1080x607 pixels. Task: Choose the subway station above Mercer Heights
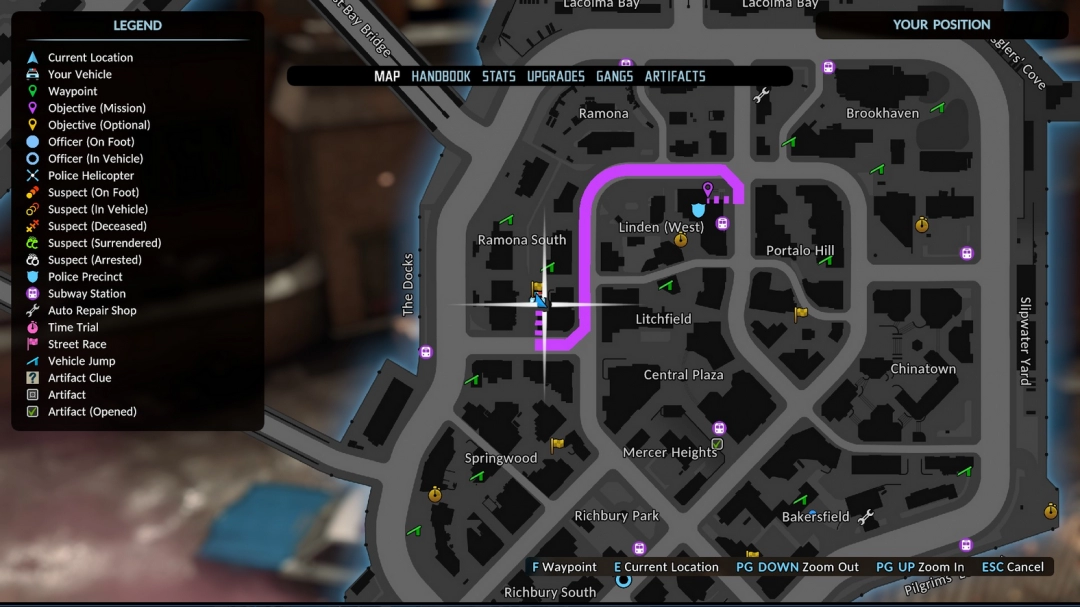pos(719,428)
